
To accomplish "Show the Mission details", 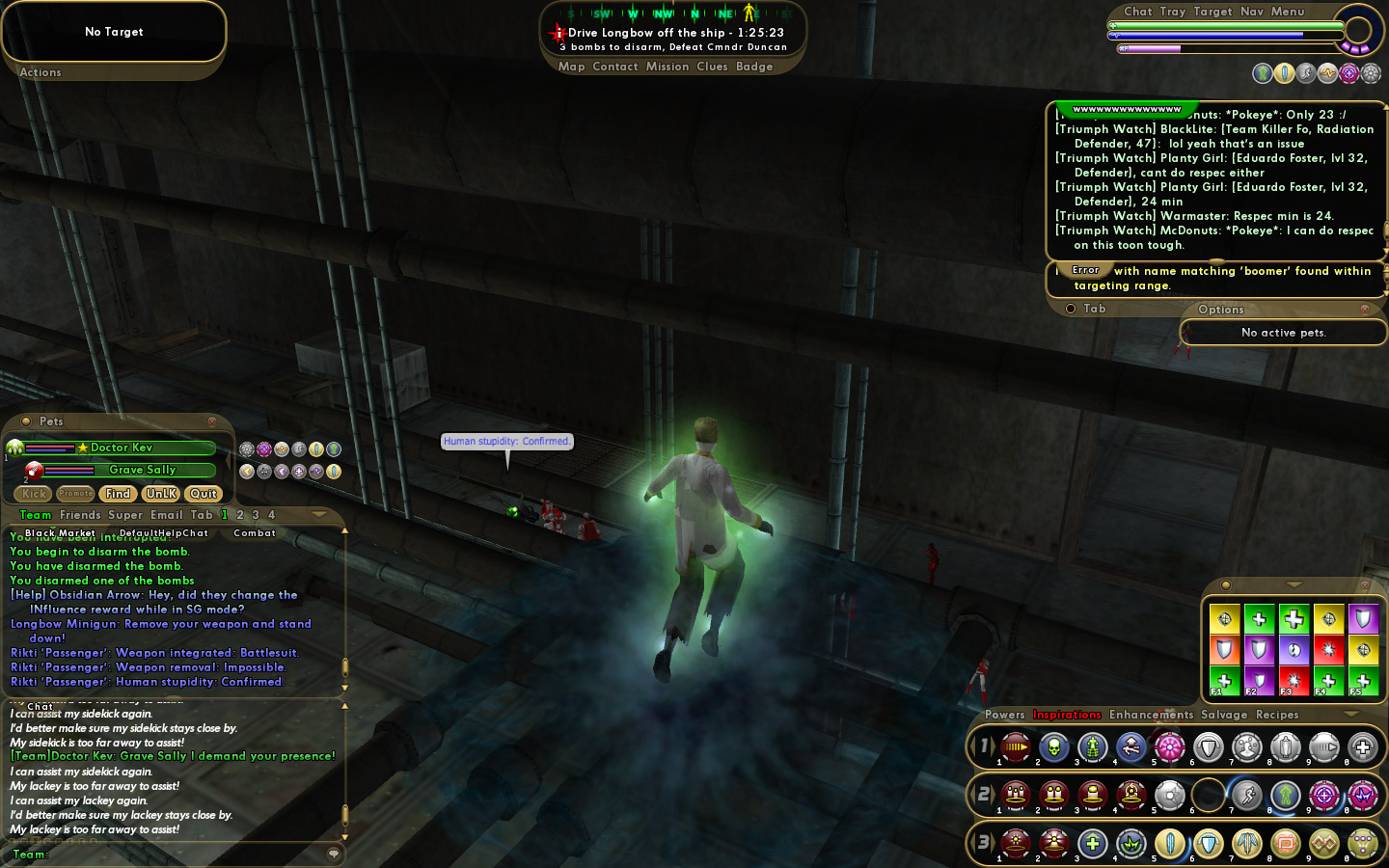I will (667, 67).
